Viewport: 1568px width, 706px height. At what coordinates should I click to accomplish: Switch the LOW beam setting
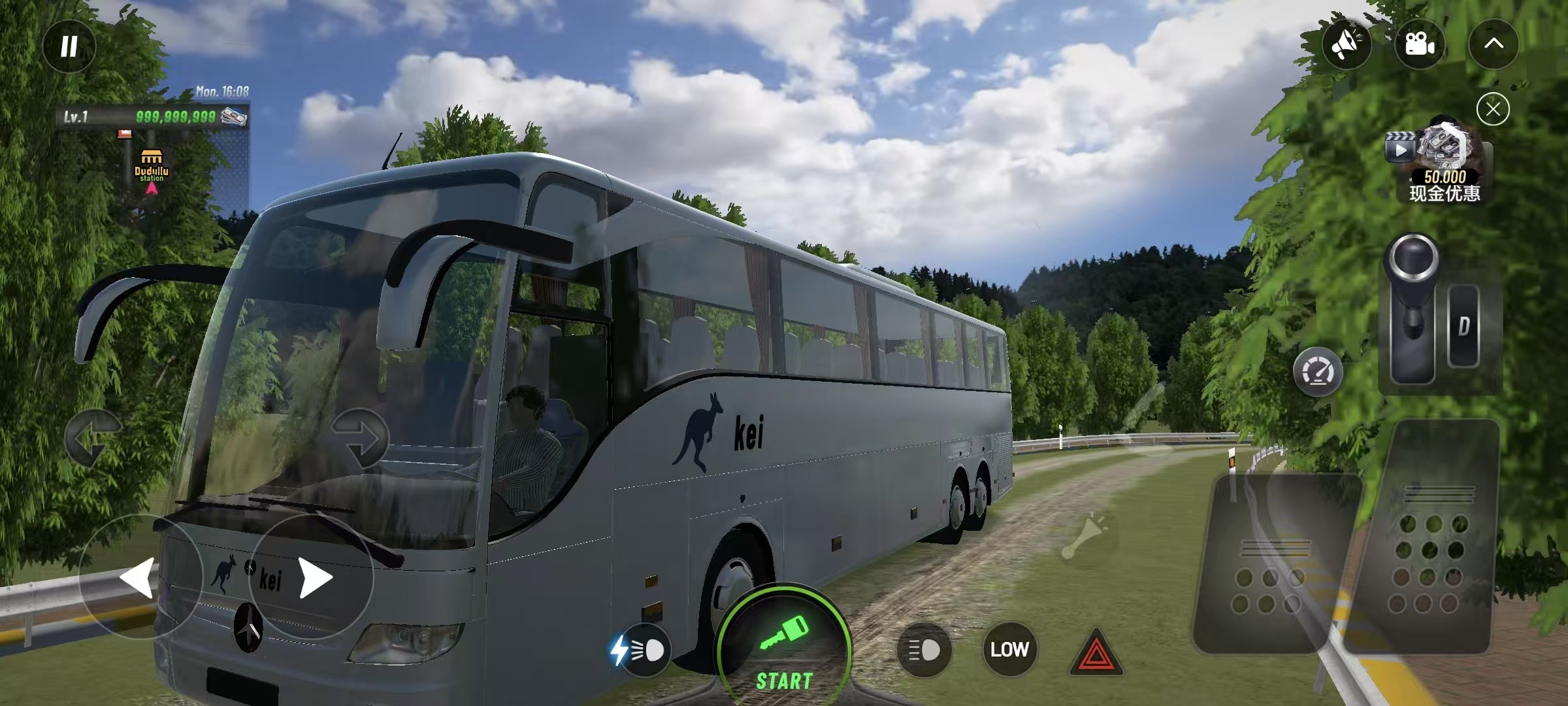click(1009, 649)
